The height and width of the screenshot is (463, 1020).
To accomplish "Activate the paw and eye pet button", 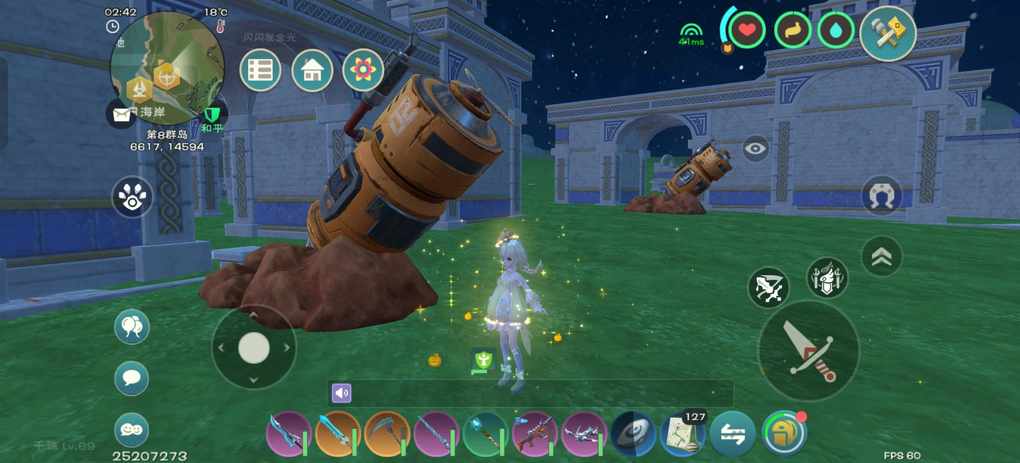I will [132, 197].
